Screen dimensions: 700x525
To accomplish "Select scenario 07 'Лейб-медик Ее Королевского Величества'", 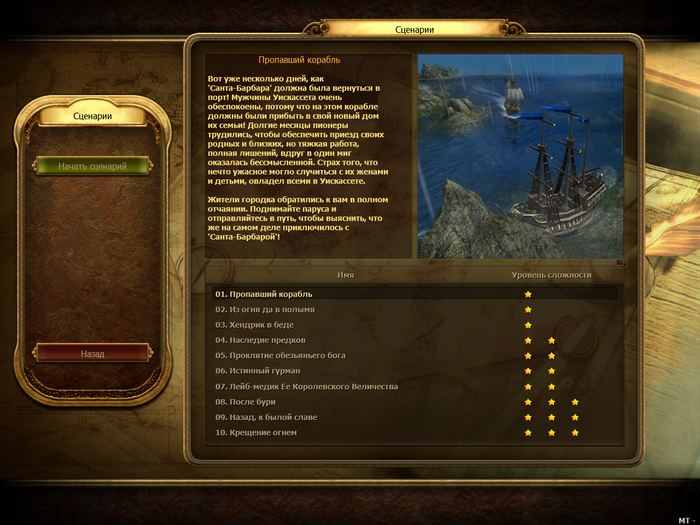I will (x=307, y=386).
